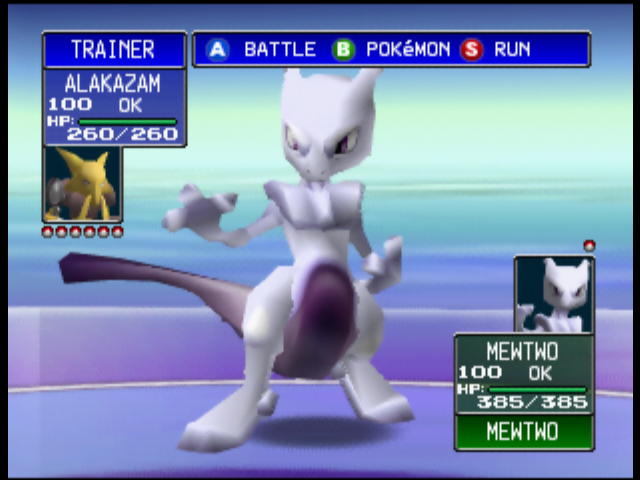640x480 pixels.
Task: Click the Alakazam portrait thumbnail
Action: [x=82, y=184]
